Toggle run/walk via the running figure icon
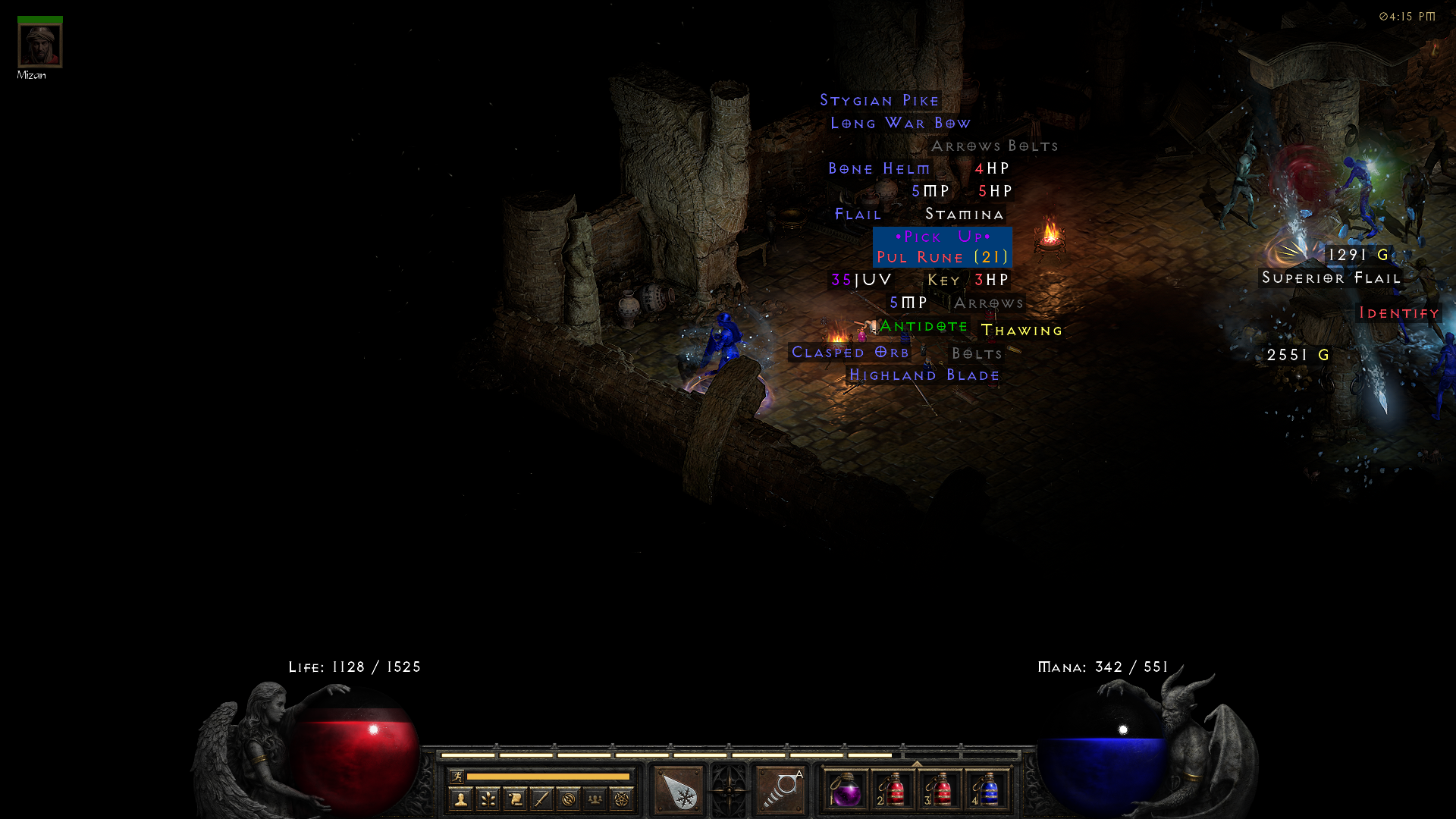 click(458, 777)
